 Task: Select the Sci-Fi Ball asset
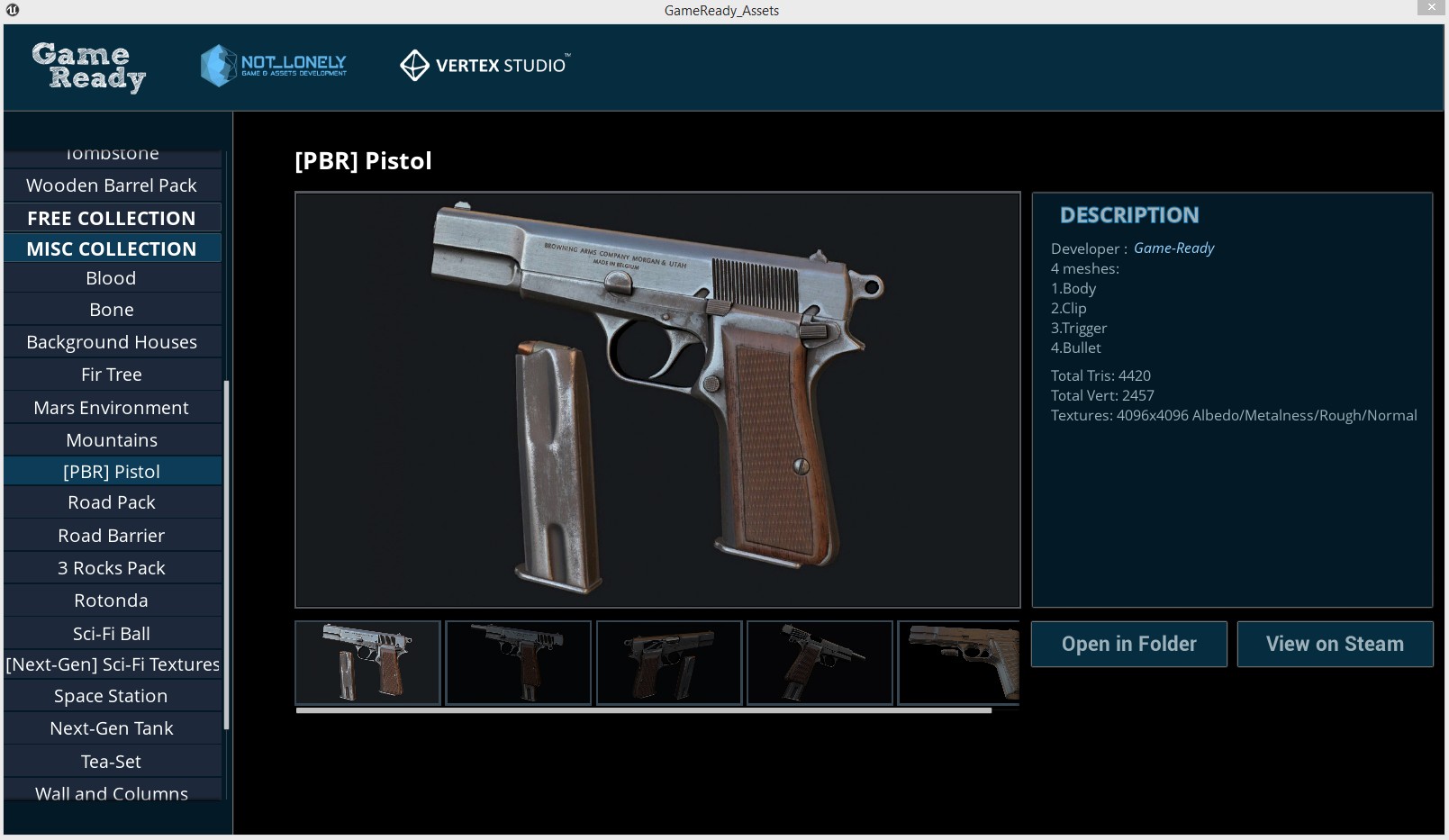[x=111, y=633]
